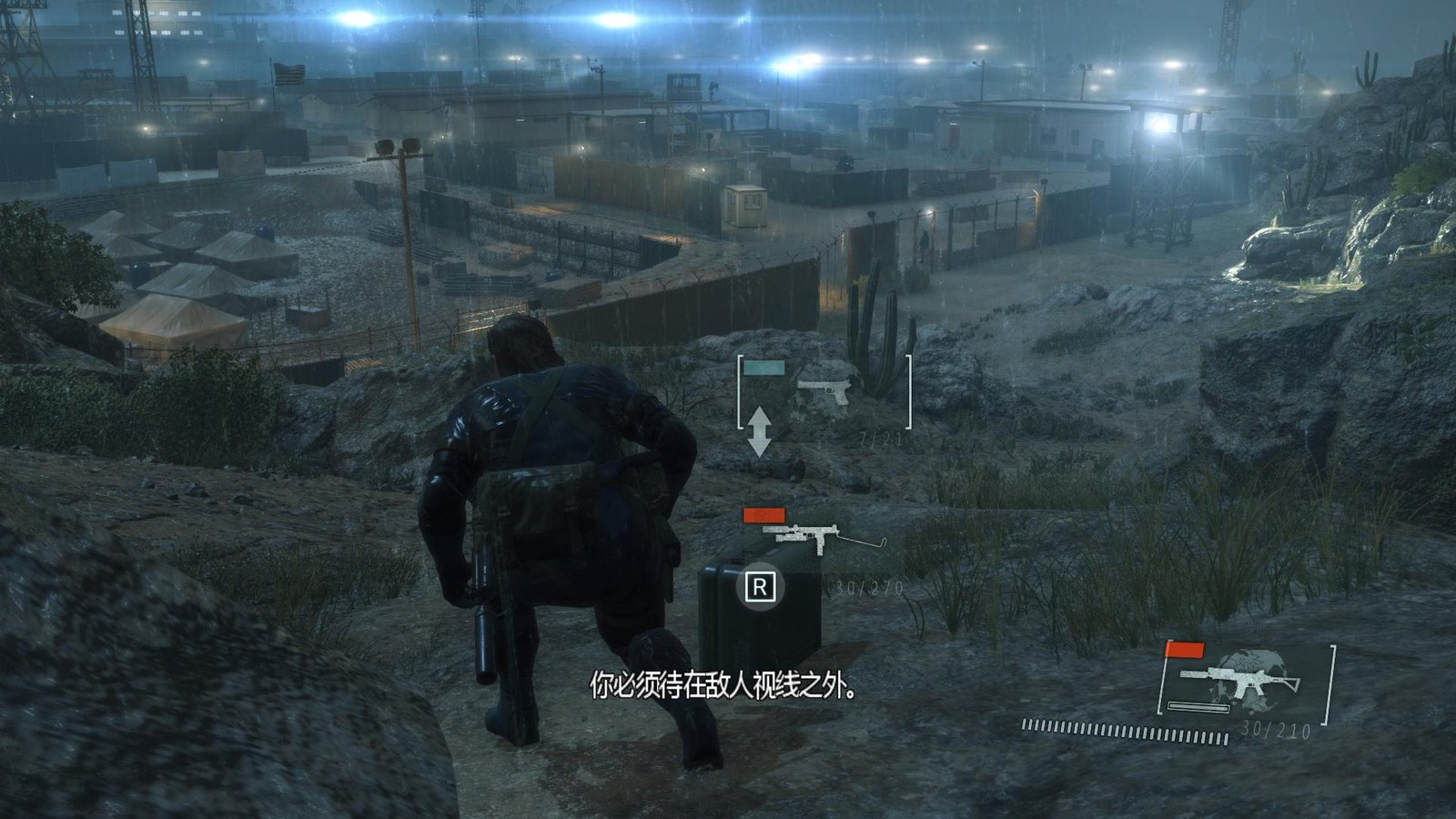The height and width of the screenshot is (819, 1456).
Task: Click the up-down swap arrow for weapon switching
Action: [x=761, y=428]
